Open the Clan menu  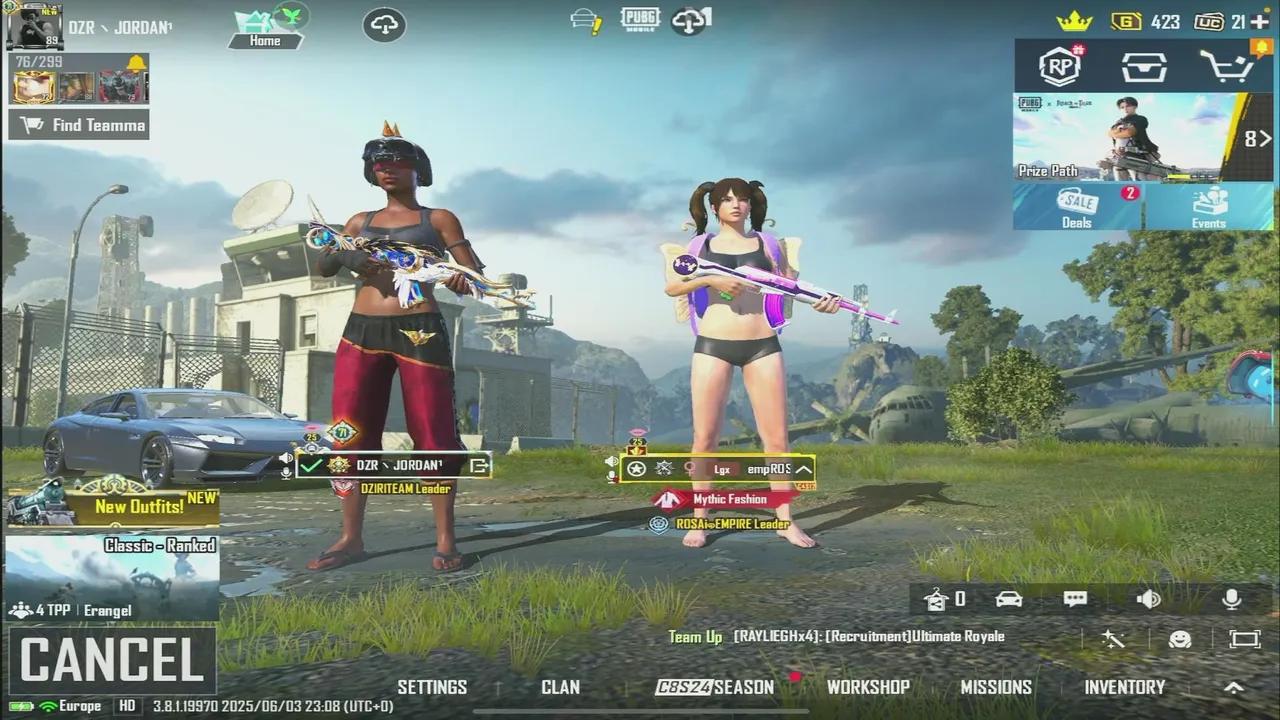click(x=560, y=687)
